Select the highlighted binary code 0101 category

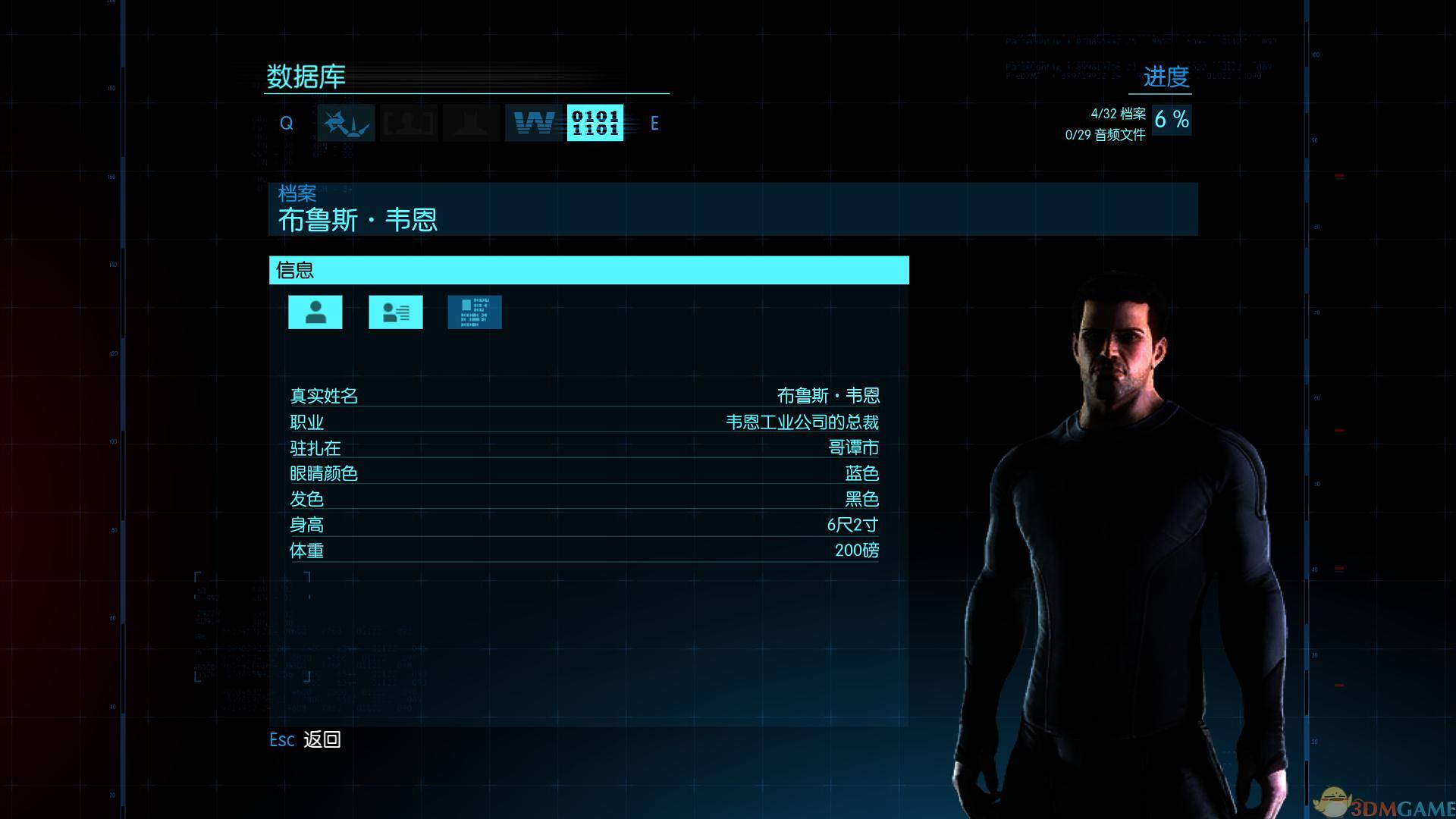point(596,123)
